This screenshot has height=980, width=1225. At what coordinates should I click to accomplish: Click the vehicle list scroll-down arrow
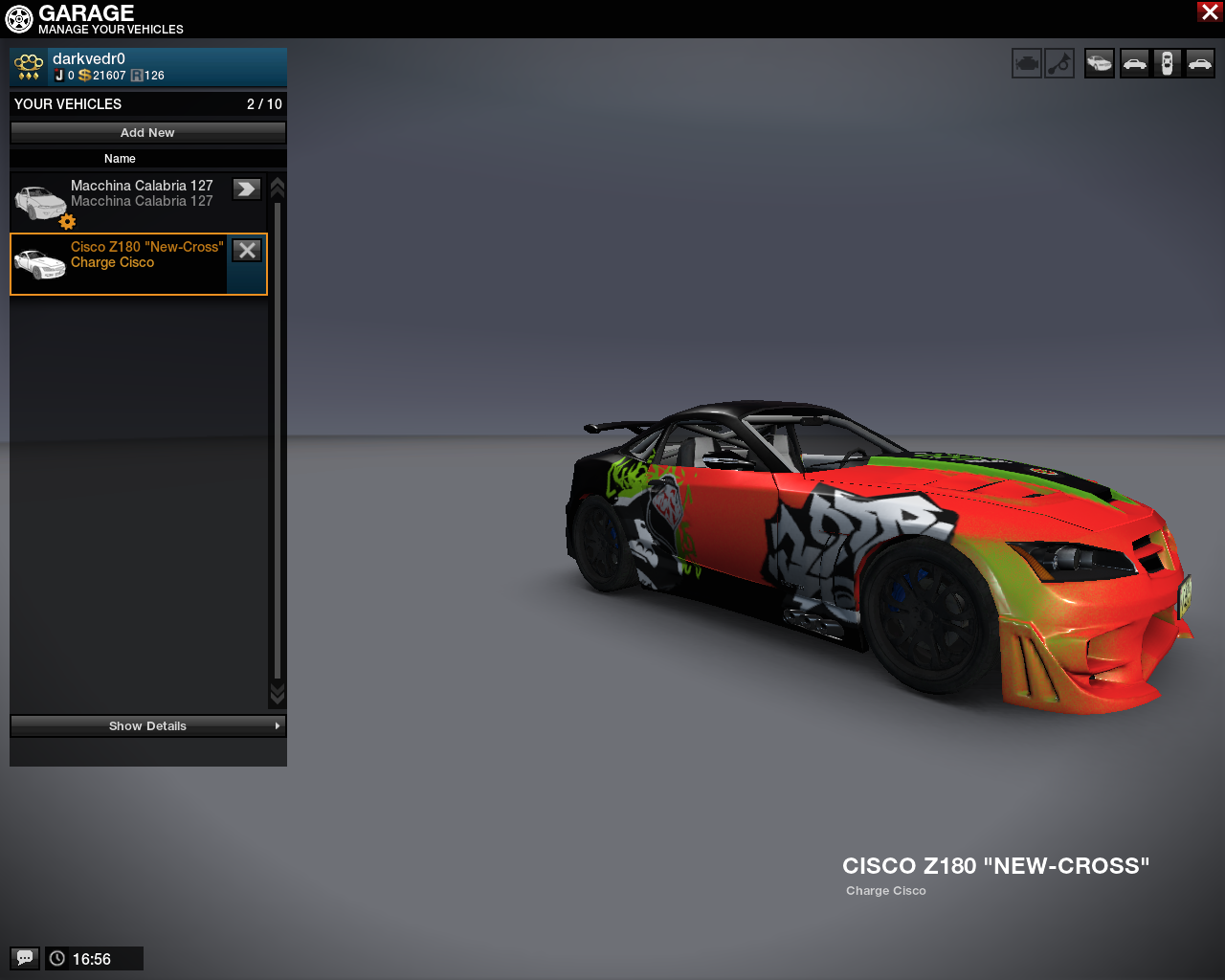point(278,692)
